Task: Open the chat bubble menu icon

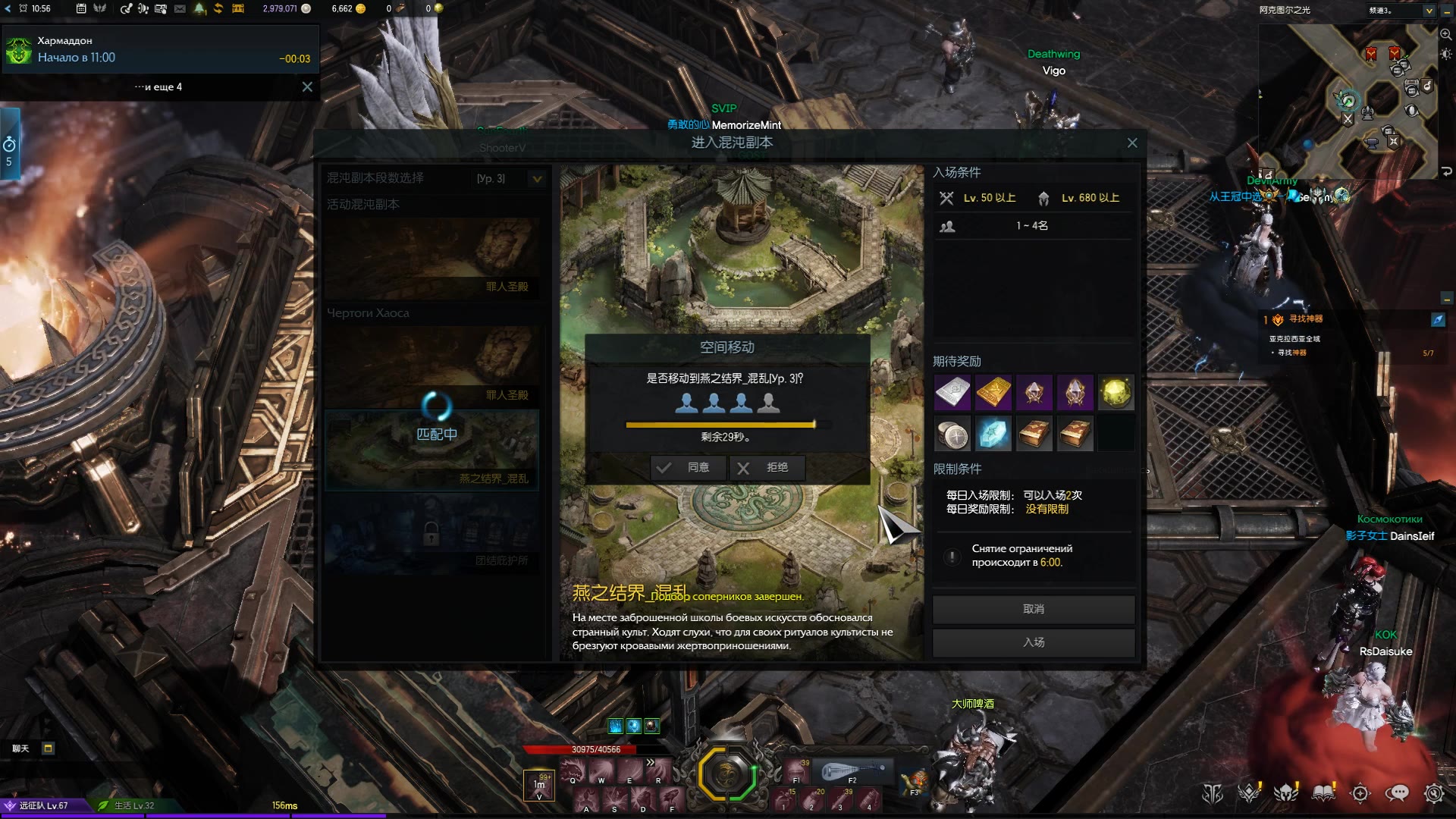Action: (1396, 793)
